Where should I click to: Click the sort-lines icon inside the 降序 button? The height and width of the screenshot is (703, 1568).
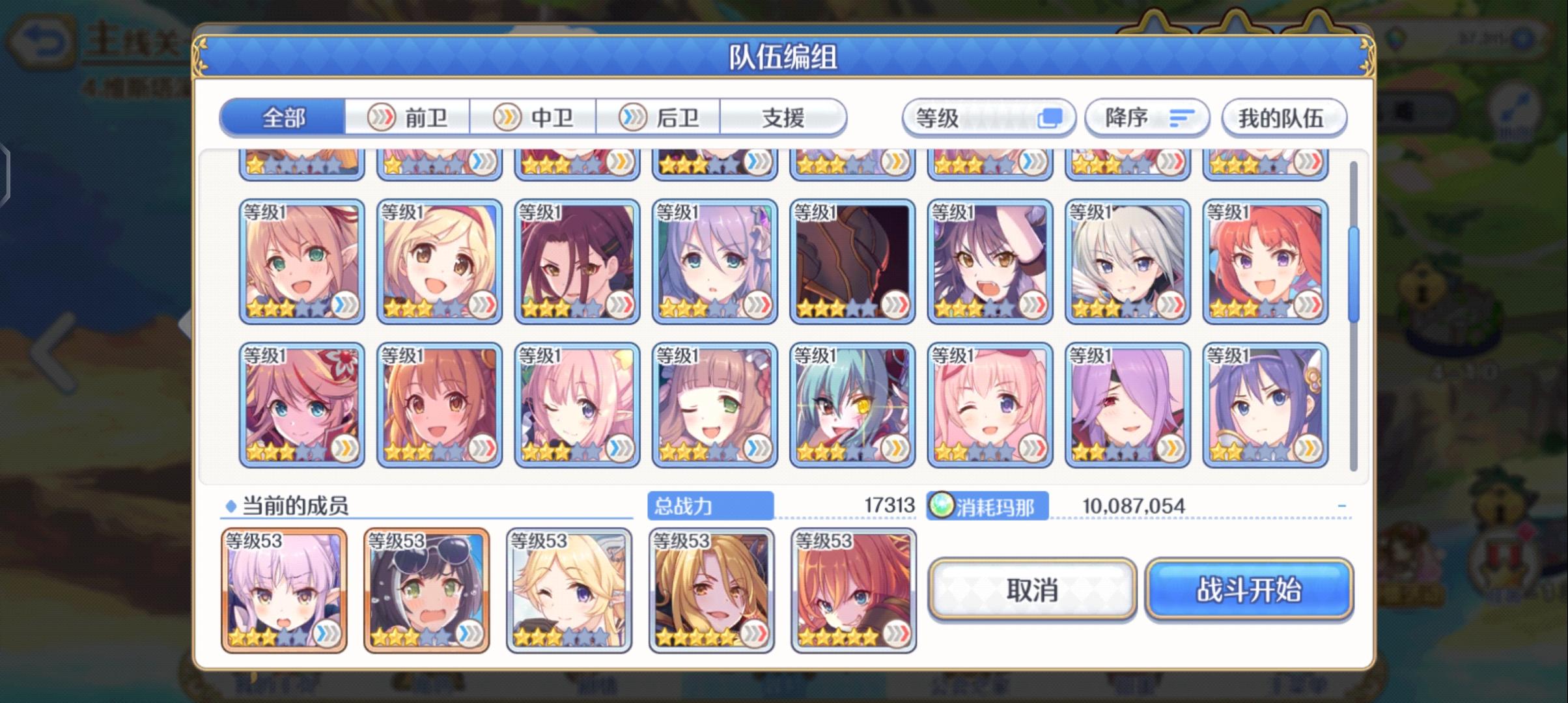[x=1181, y=117]
